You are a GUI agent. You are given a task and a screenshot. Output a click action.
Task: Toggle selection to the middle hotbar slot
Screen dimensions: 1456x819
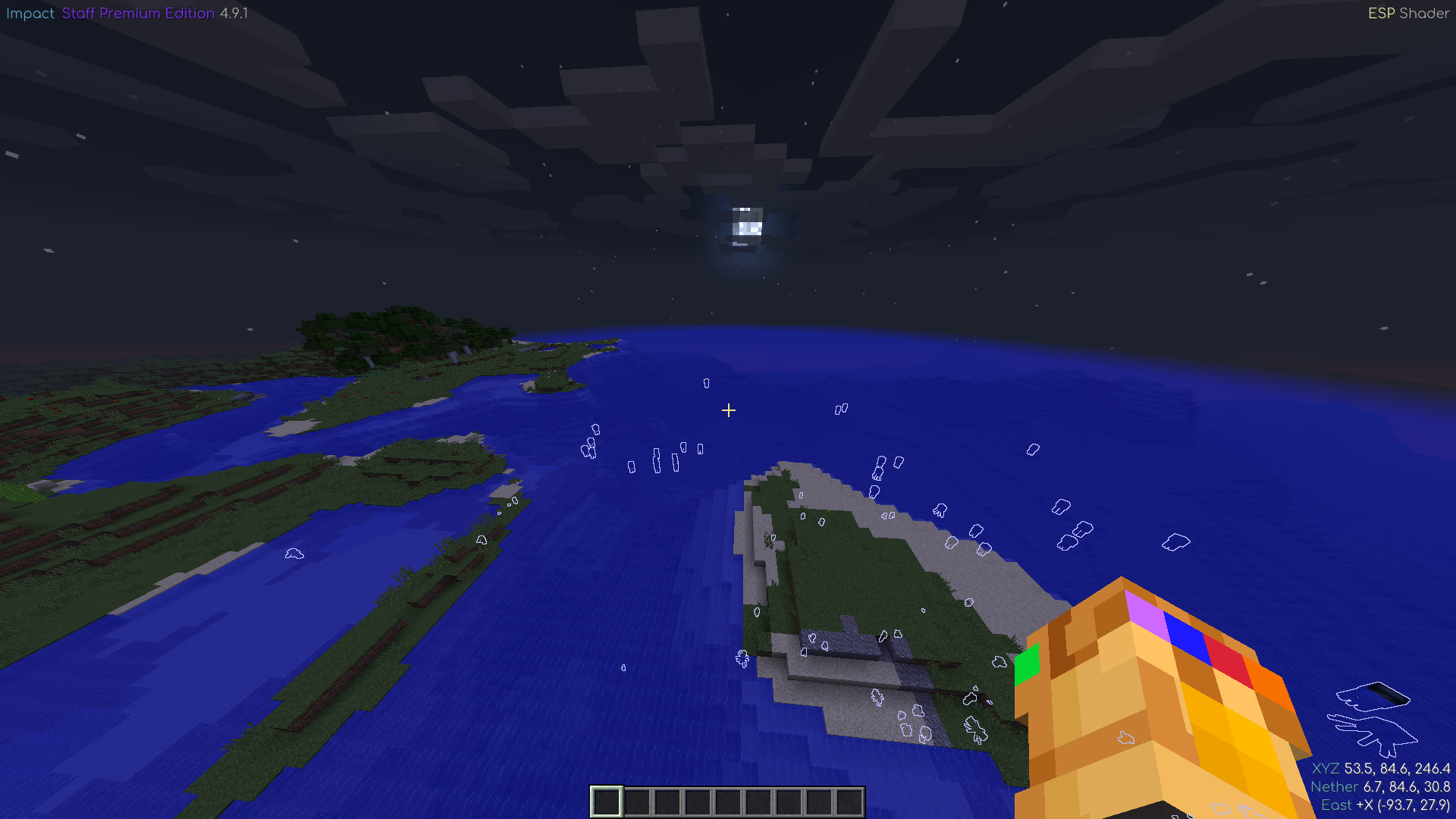pyautogui.click(x=728, y=802)
